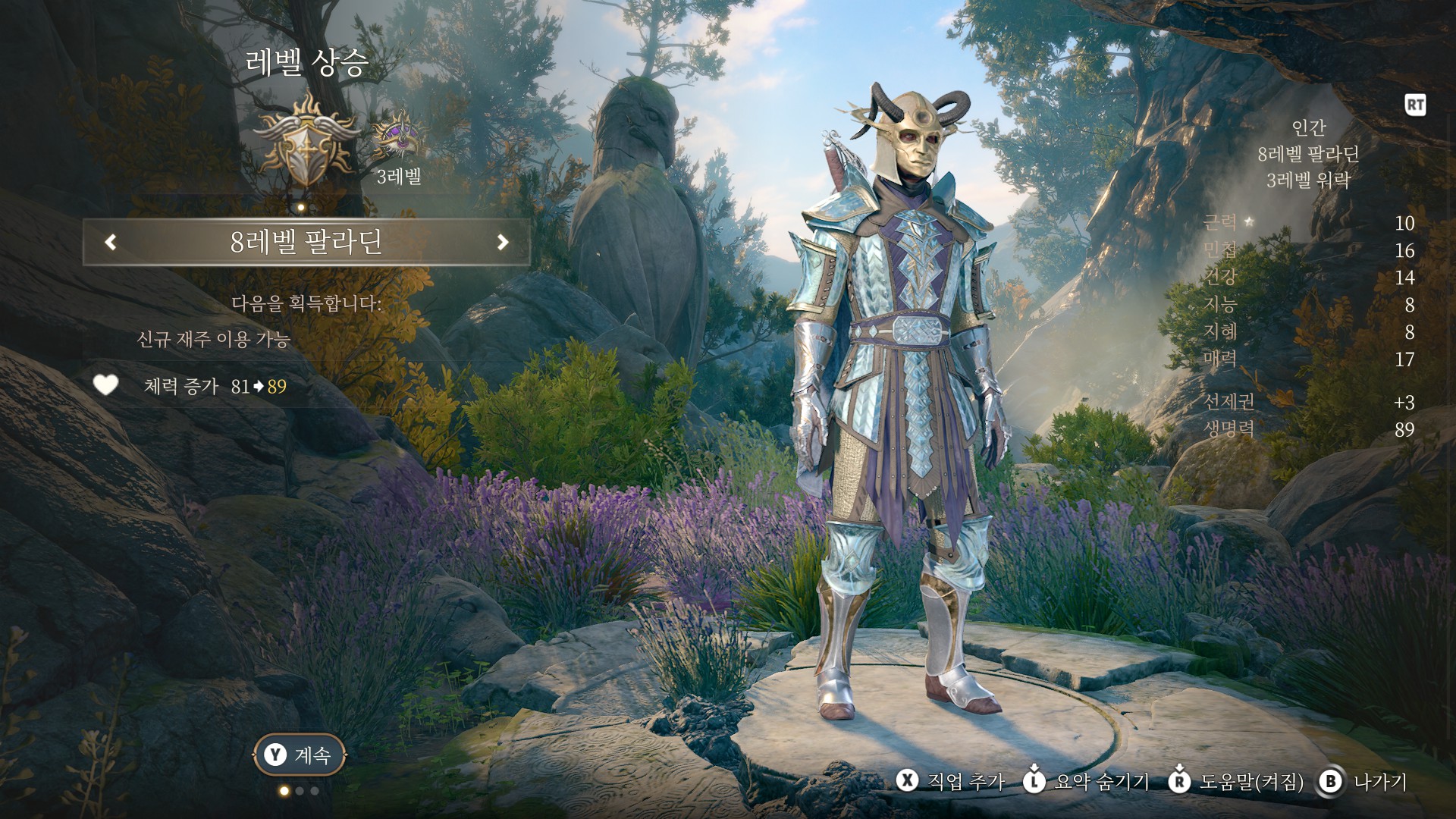Image resolution: width=1456 pixels, height=819 pixels.
Task: Select the previous class with left arrow
Action: [111, 242]
